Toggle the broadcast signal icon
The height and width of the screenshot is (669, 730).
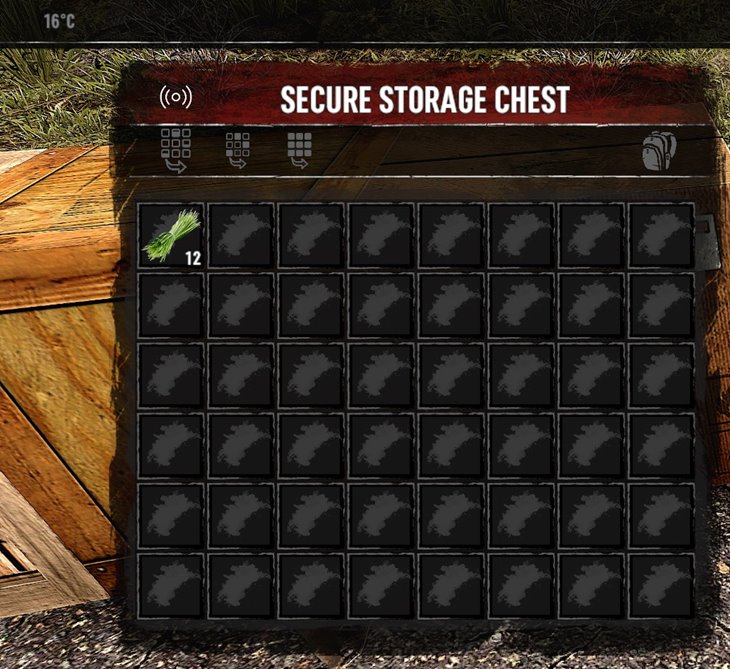[x=176, y=98]
